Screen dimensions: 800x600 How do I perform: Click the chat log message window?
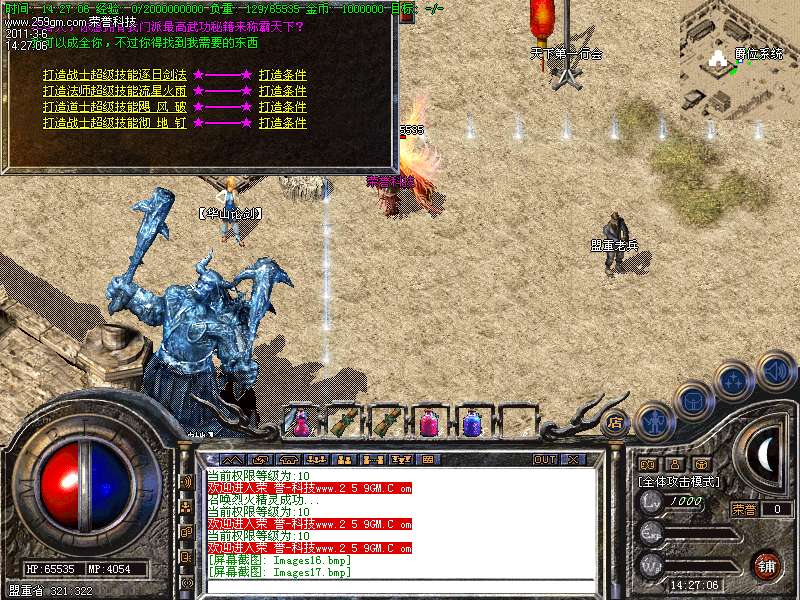coord(400,523)
